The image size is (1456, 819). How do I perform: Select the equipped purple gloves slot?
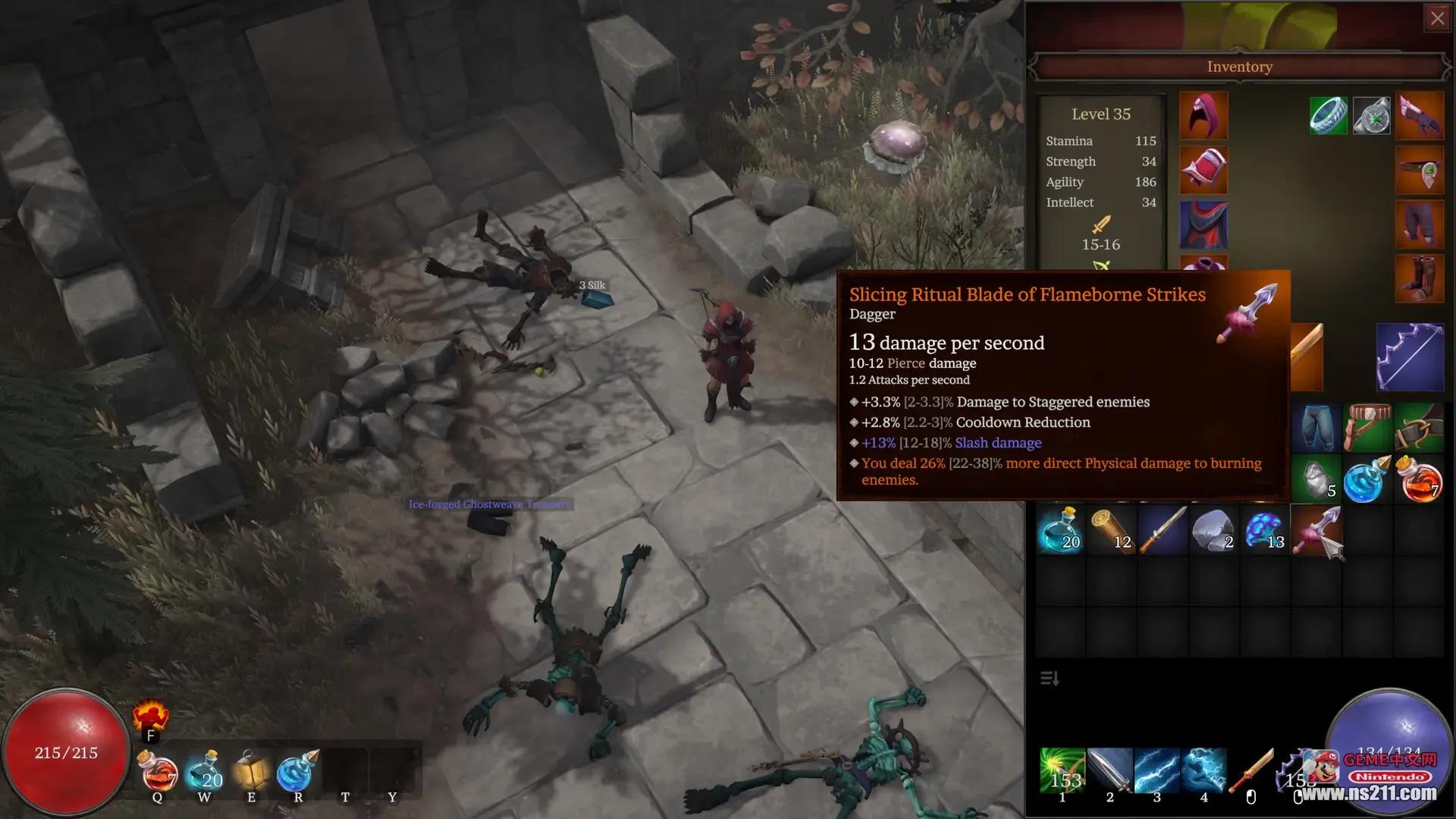point(1420,115)
